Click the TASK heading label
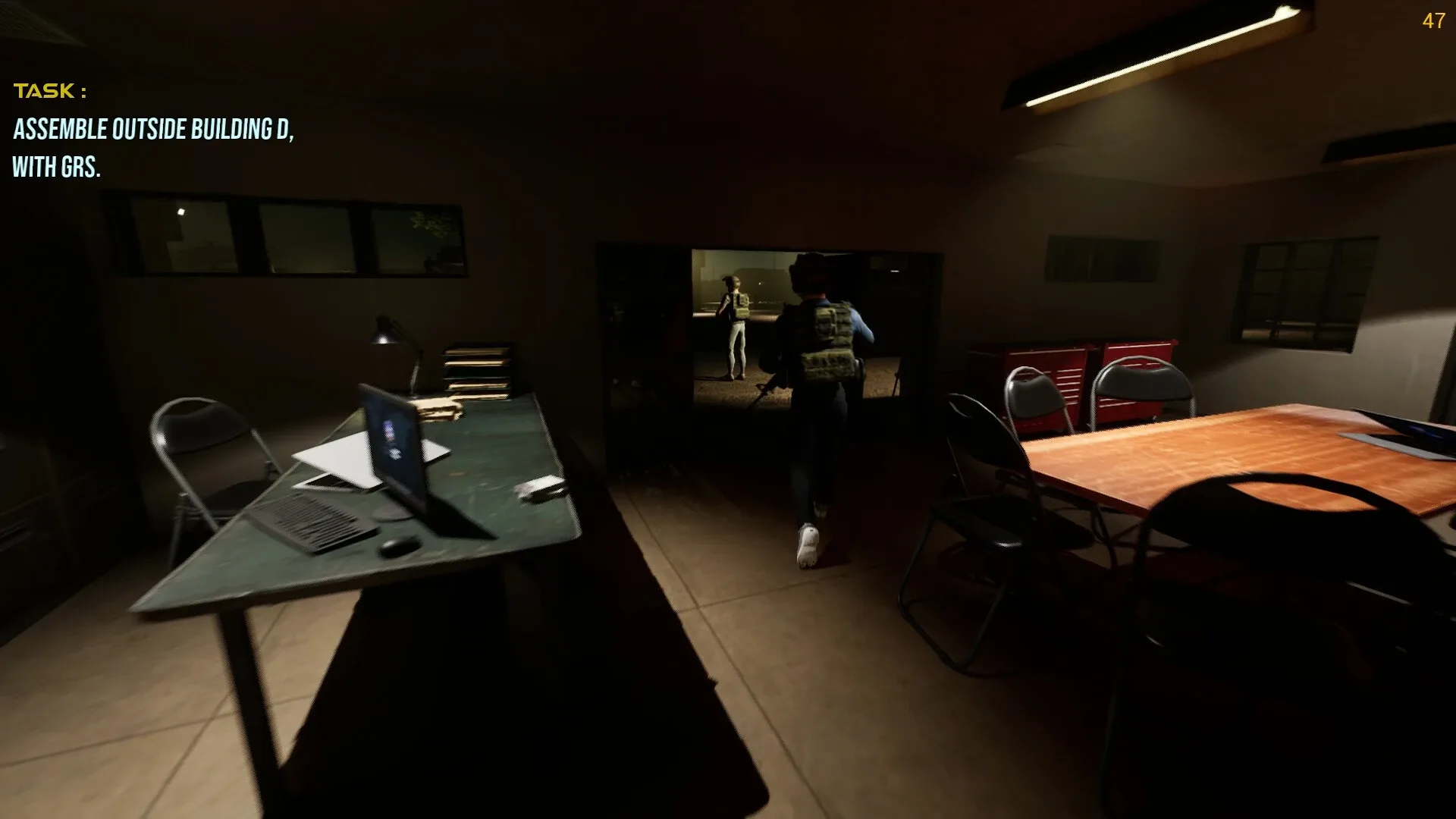Screen dimensions: 1456x819 point(49,92)
